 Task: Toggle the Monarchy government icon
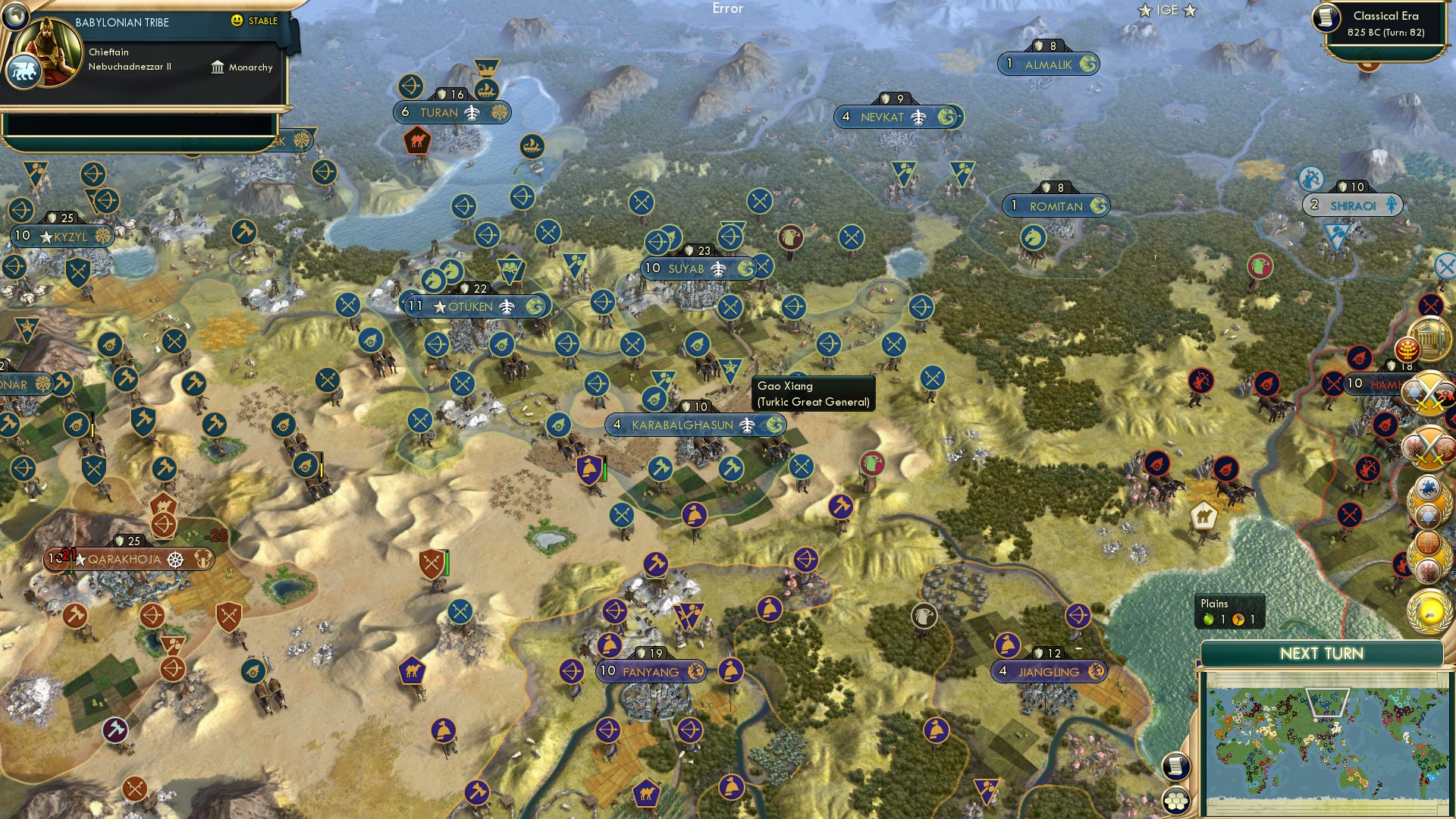[219, 67]
